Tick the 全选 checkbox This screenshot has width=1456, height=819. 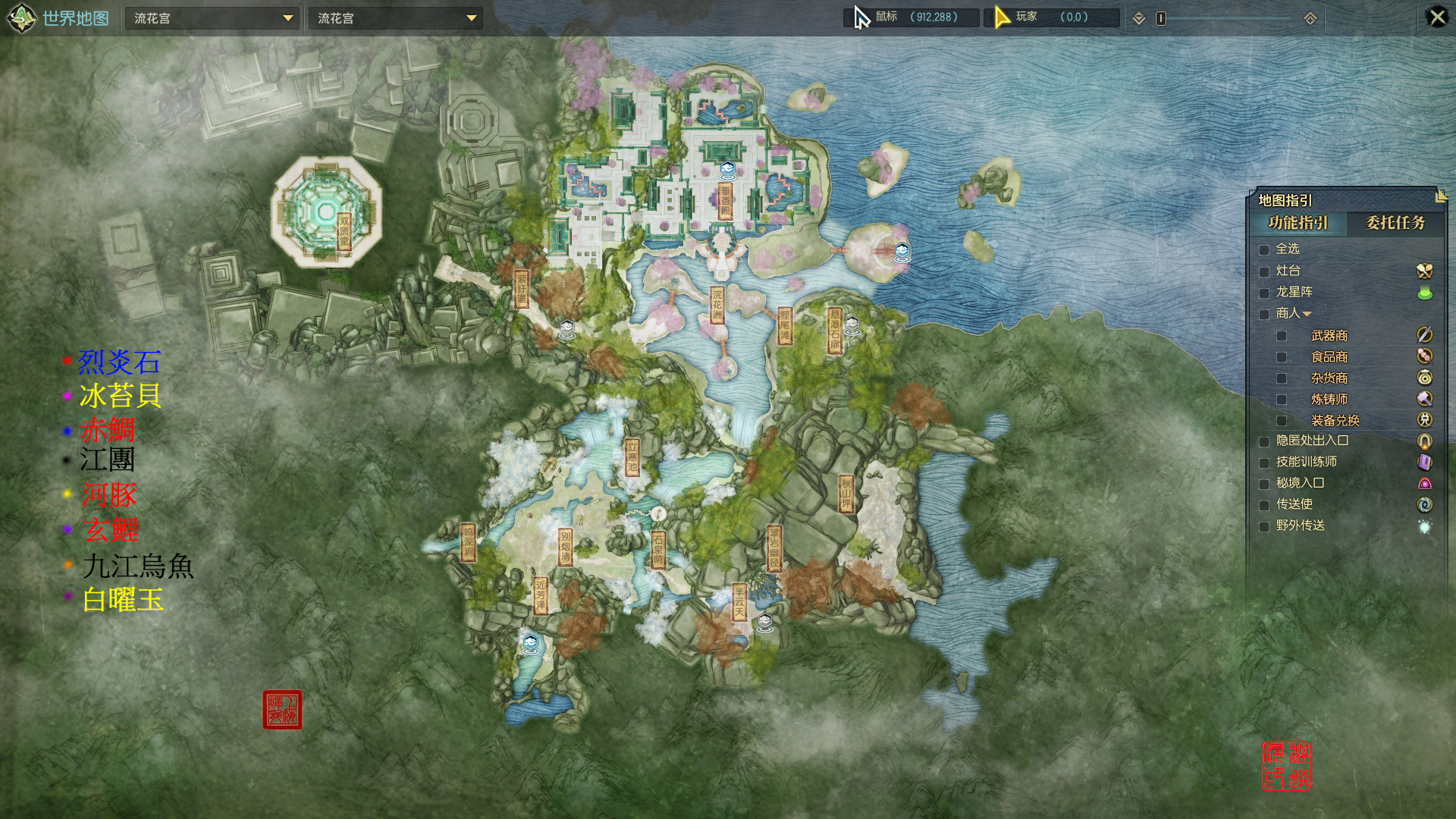pos(1264,249)
